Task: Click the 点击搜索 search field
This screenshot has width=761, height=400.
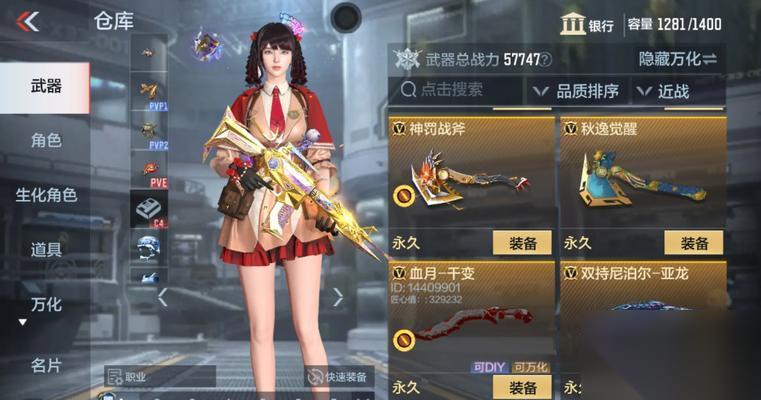Action: [458, 91]
